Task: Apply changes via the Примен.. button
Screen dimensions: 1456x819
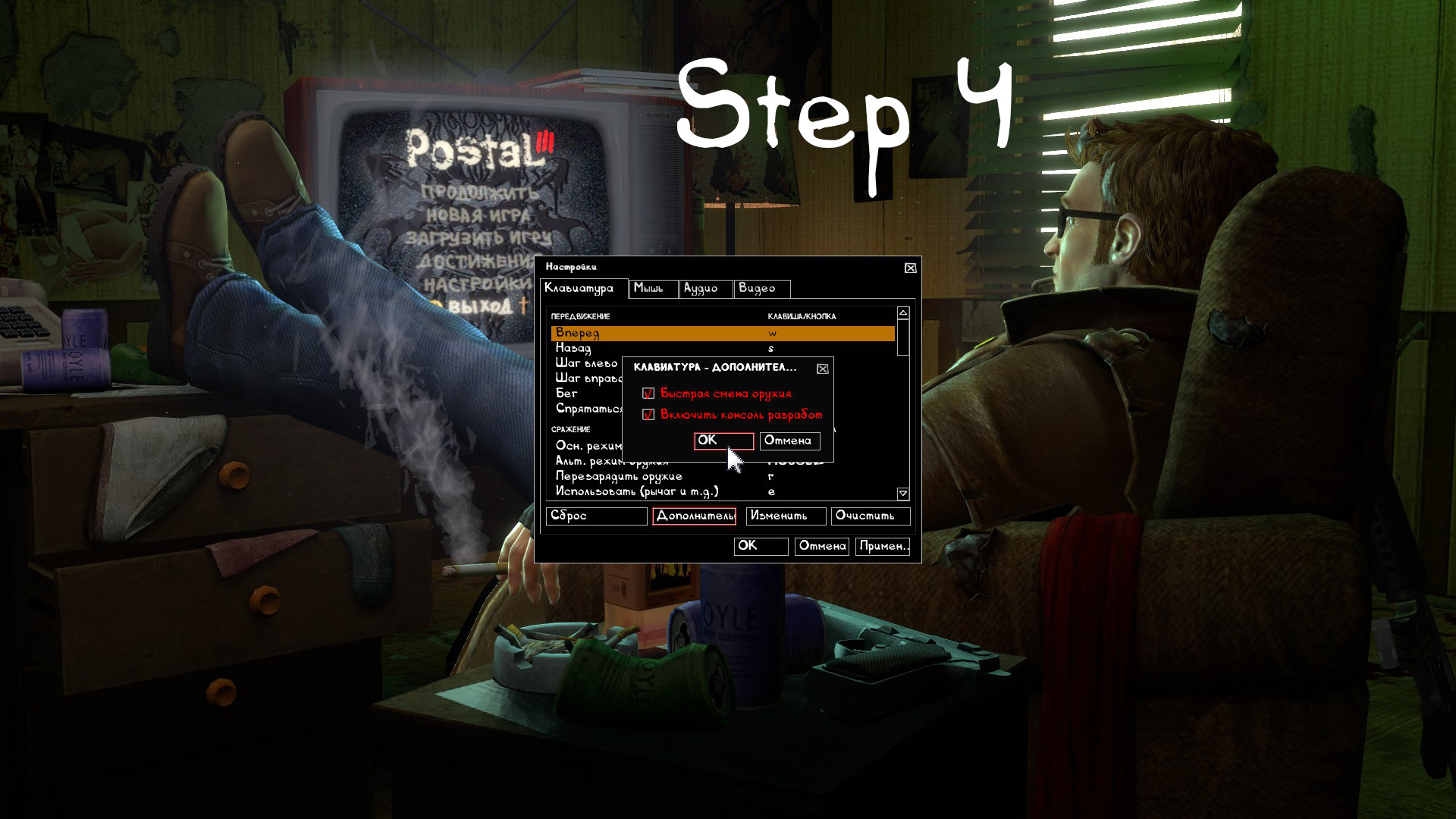Action: 883,546
